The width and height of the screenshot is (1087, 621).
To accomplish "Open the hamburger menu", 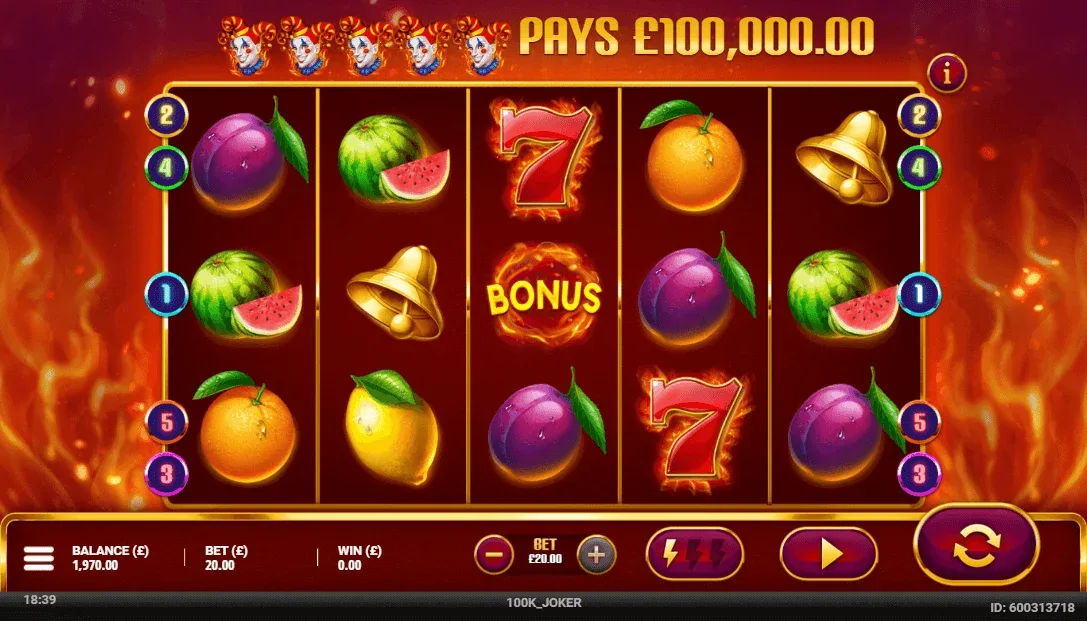I will [x=38, y=558].
